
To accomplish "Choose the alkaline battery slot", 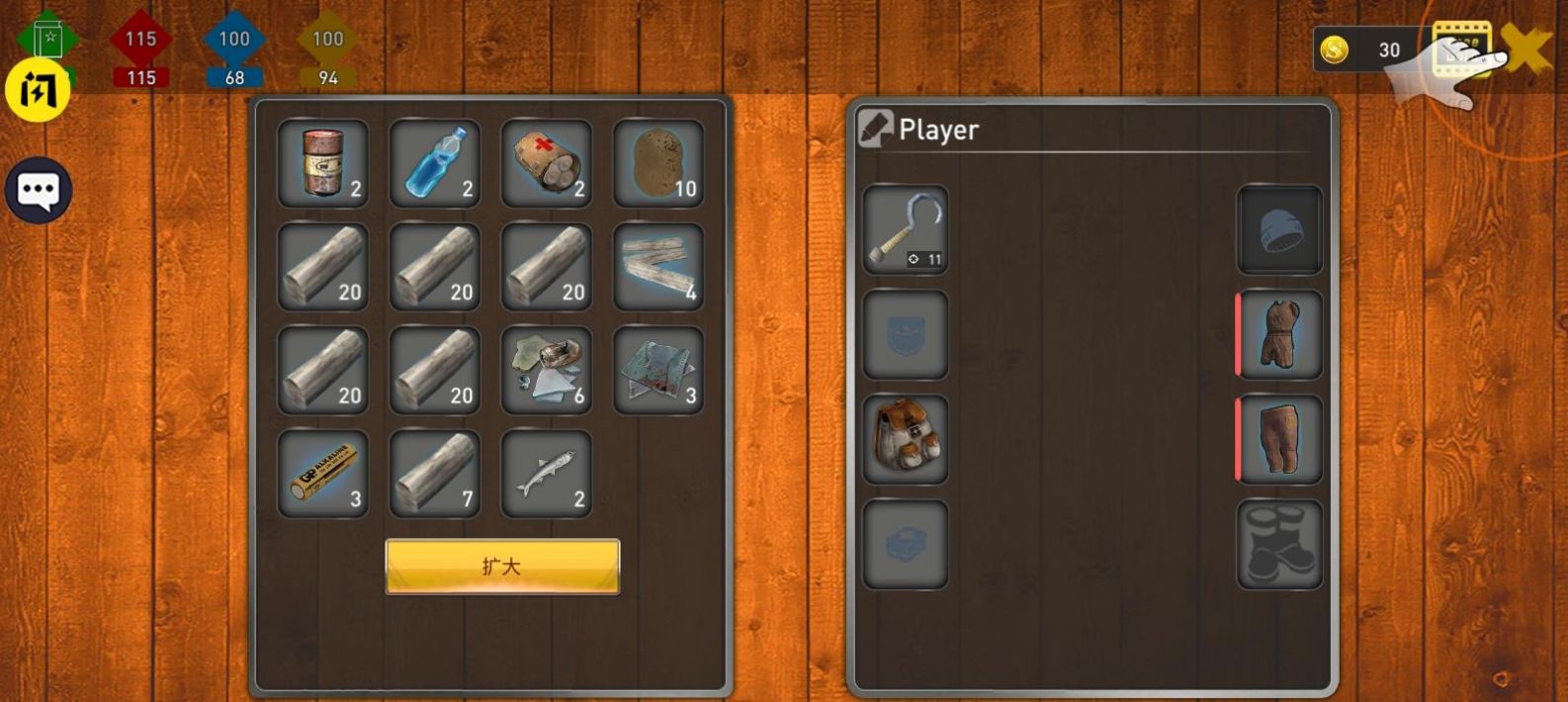I will pos(322,474).
